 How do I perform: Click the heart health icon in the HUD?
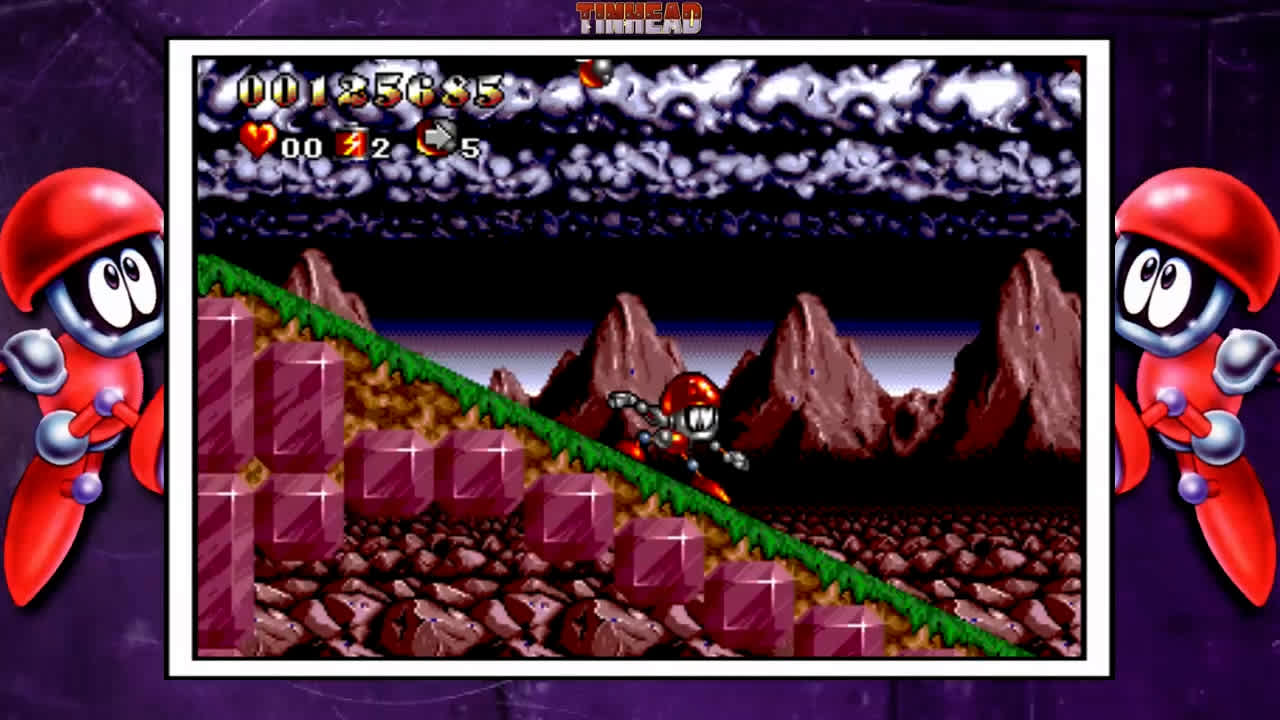258,141
